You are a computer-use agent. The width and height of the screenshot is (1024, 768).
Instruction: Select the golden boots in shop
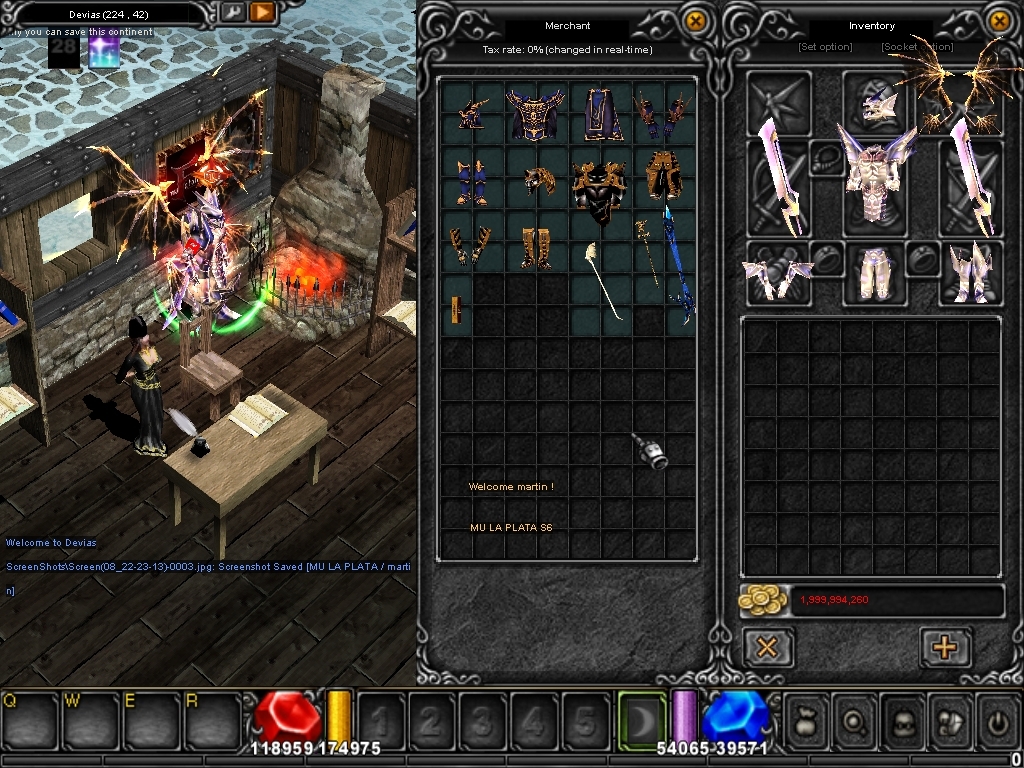[535, 247]
